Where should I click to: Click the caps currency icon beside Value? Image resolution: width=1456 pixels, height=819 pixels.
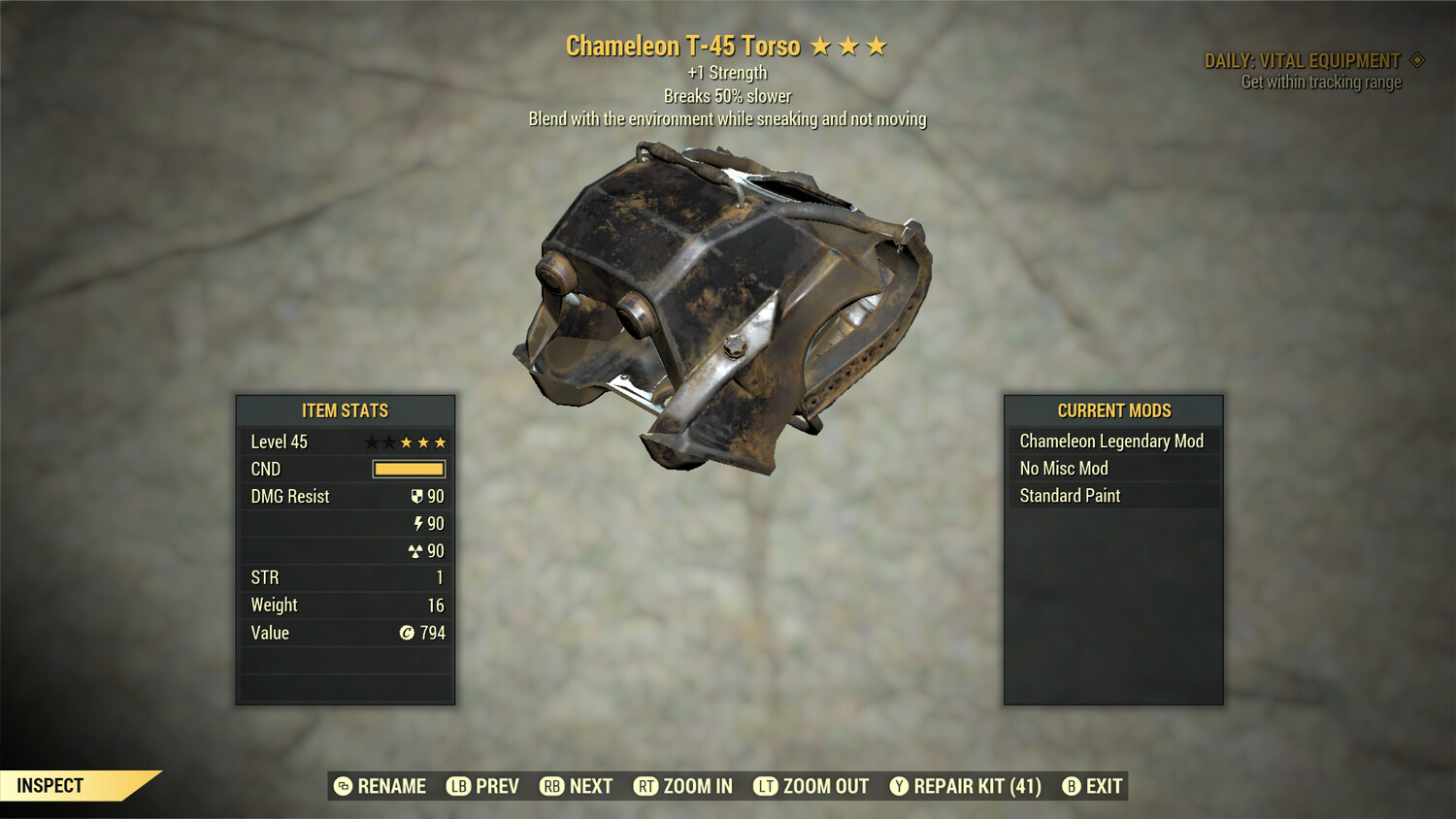click(409, 633)
